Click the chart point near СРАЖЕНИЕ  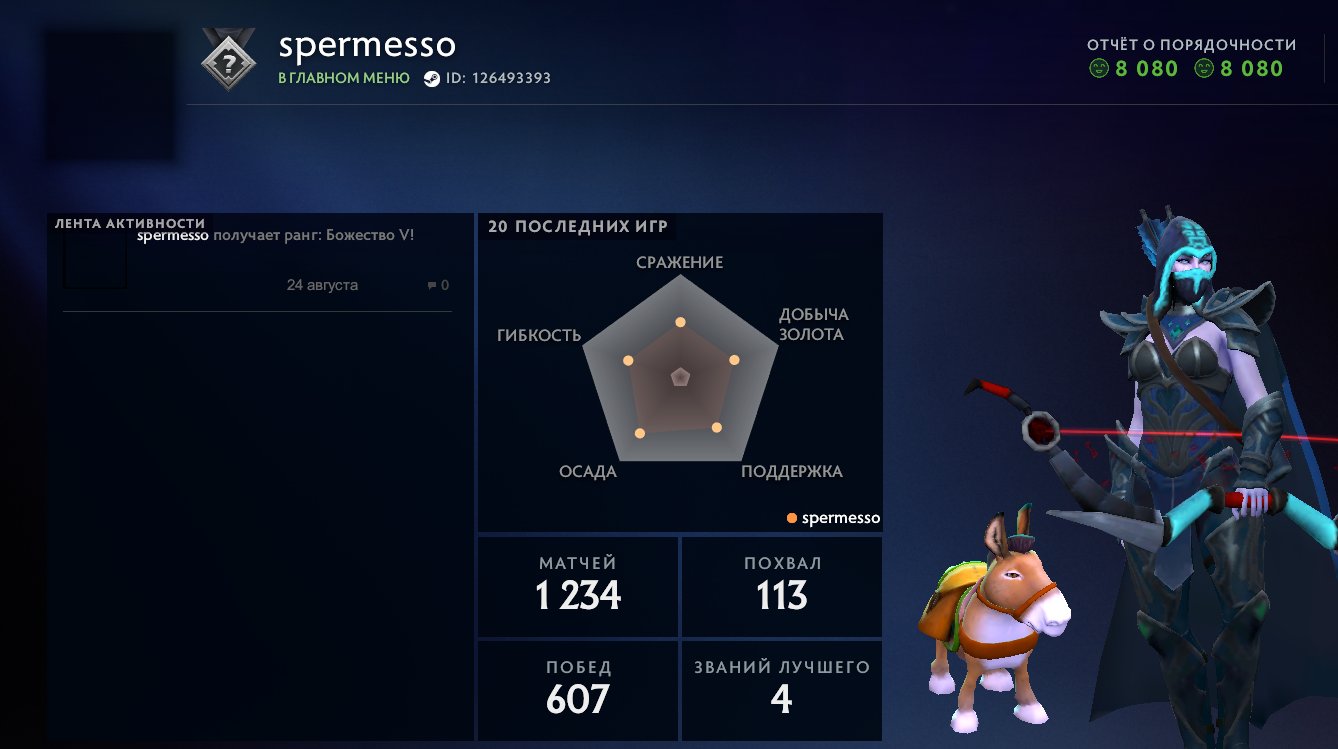pos(681,322)
